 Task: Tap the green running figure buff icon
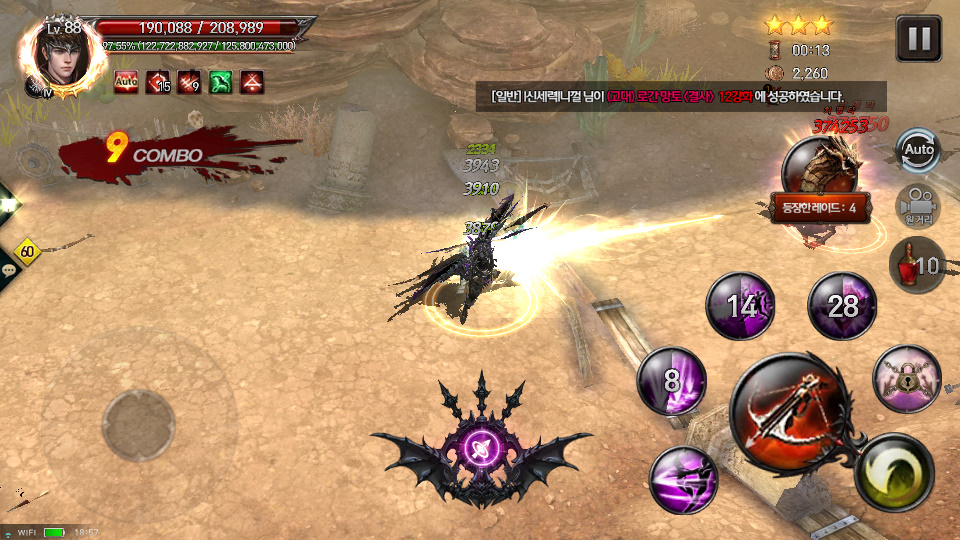coord(221,82)
